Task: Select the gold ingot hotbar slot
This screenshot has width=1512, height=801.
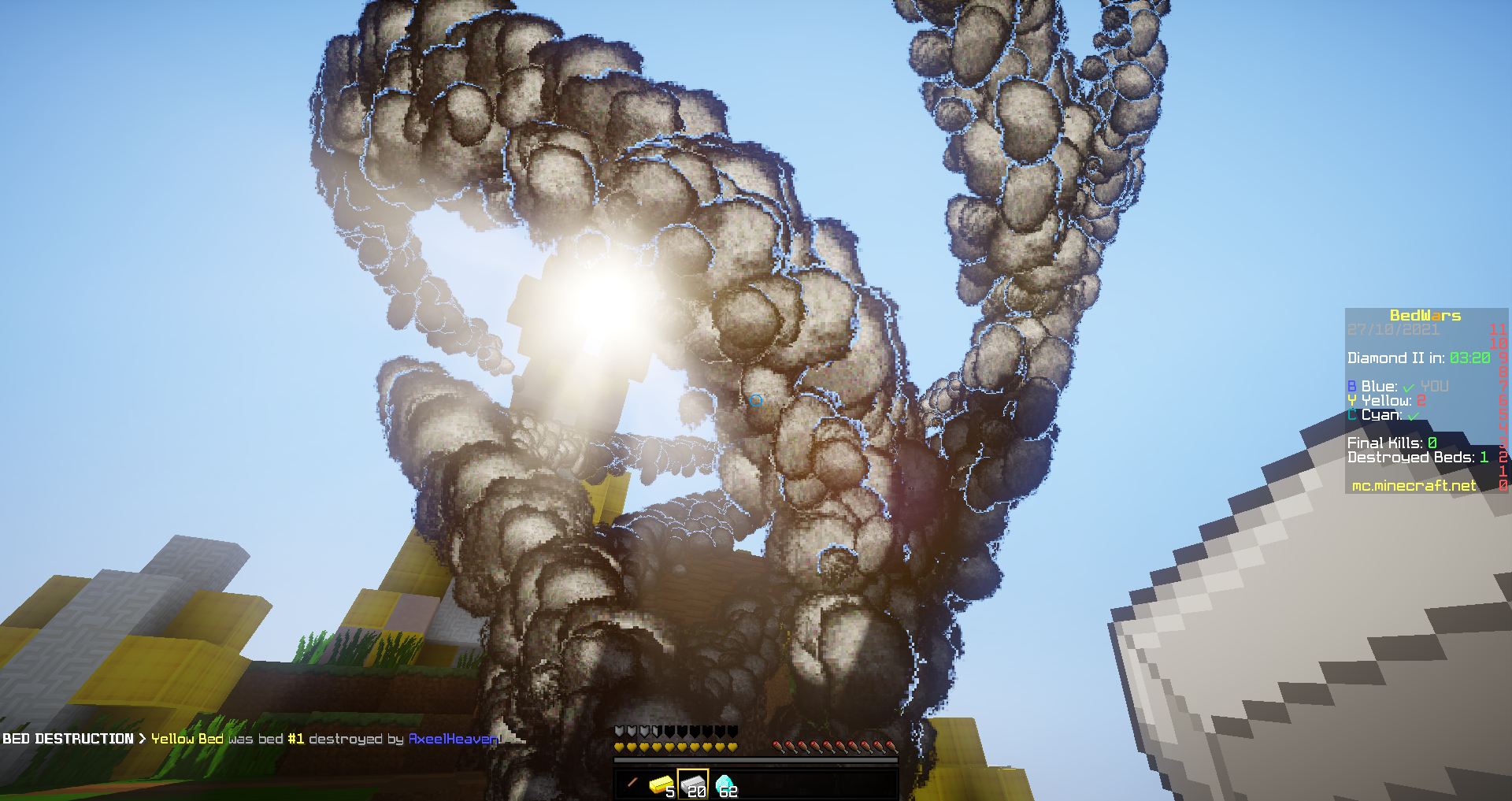Action: click(x=661, y=784)
